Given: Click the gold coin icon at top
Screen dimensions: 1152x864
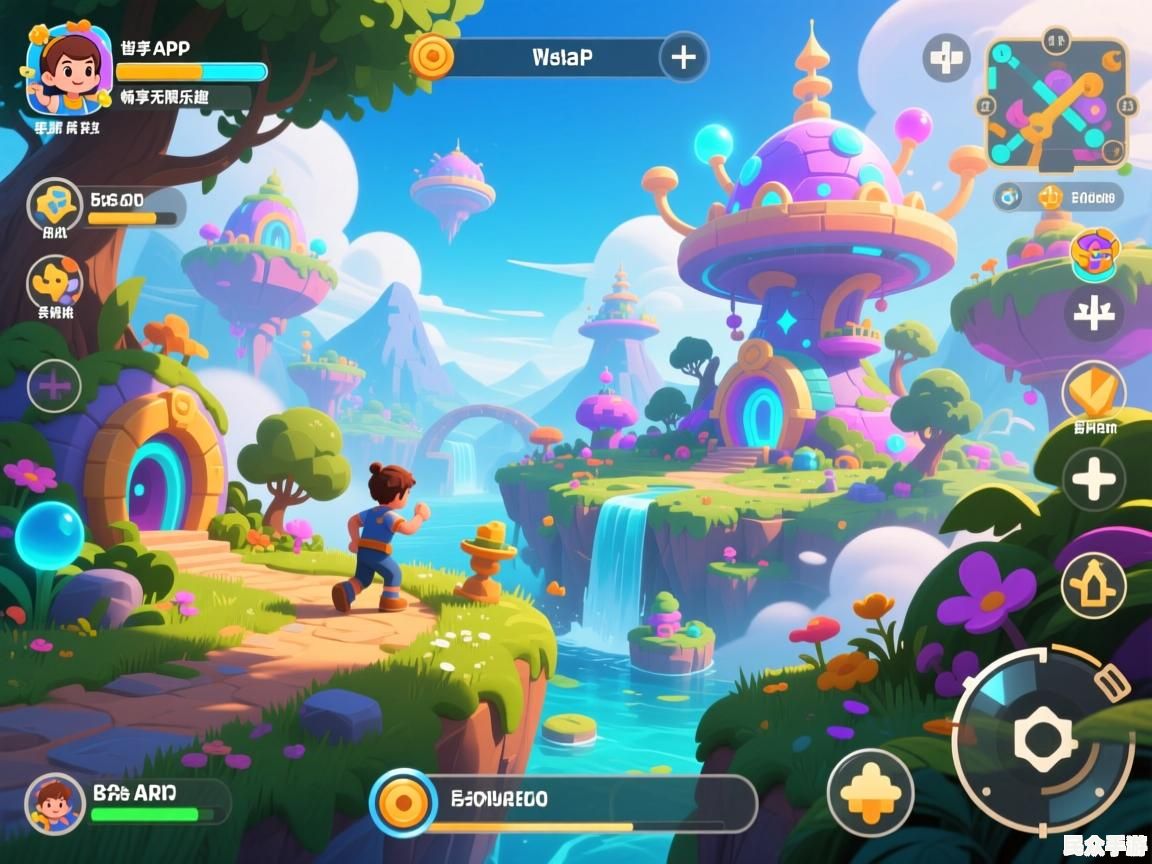Looking at the screenshot, I should (432, 56).
